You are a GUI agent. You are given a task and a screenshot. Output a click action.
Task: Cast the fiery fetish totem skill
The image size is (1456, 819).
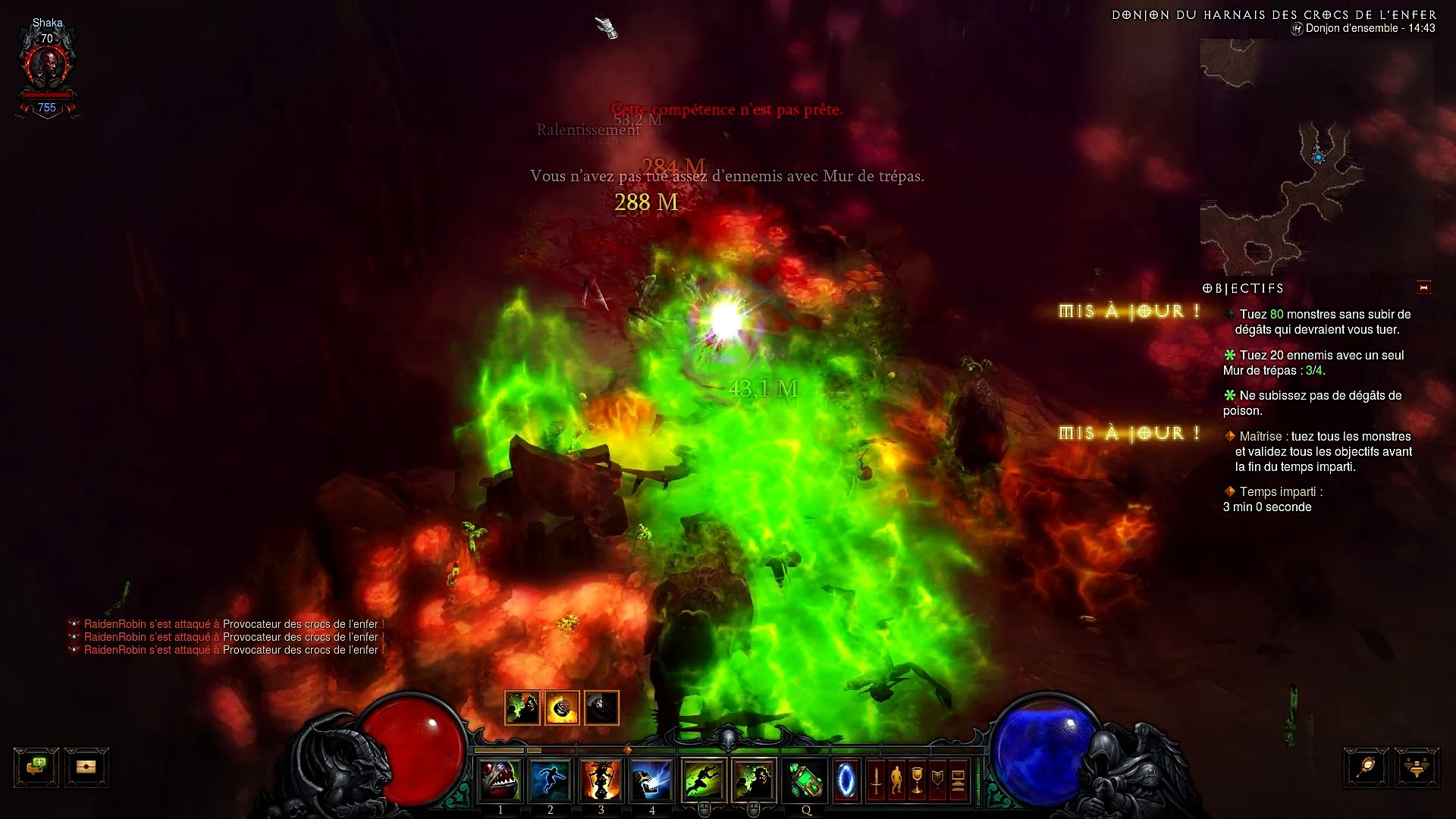click(601, 780)
